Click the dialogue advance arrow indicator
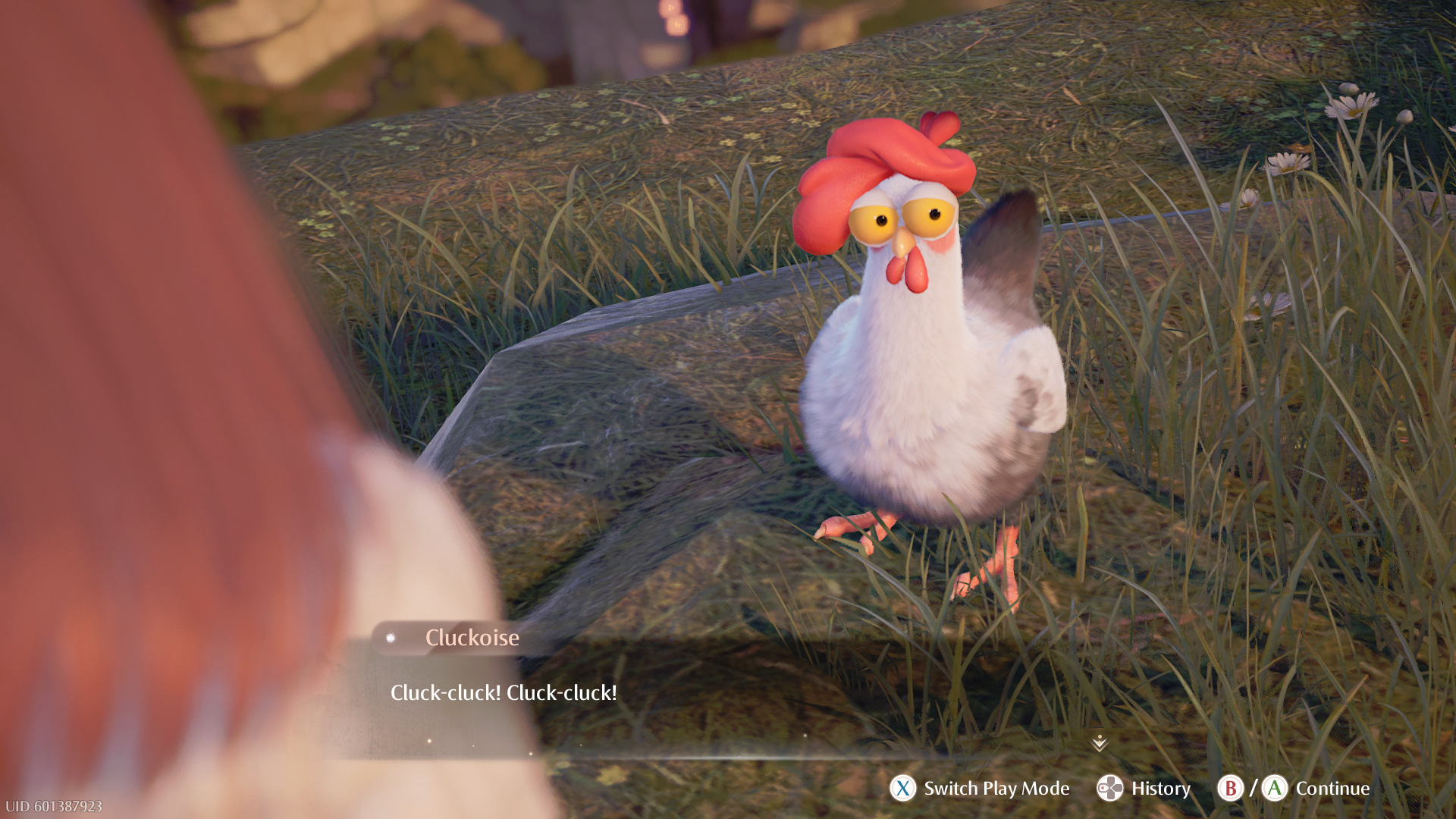The height and width of the screenshot is (819, 1456). tap(1100, 743)
